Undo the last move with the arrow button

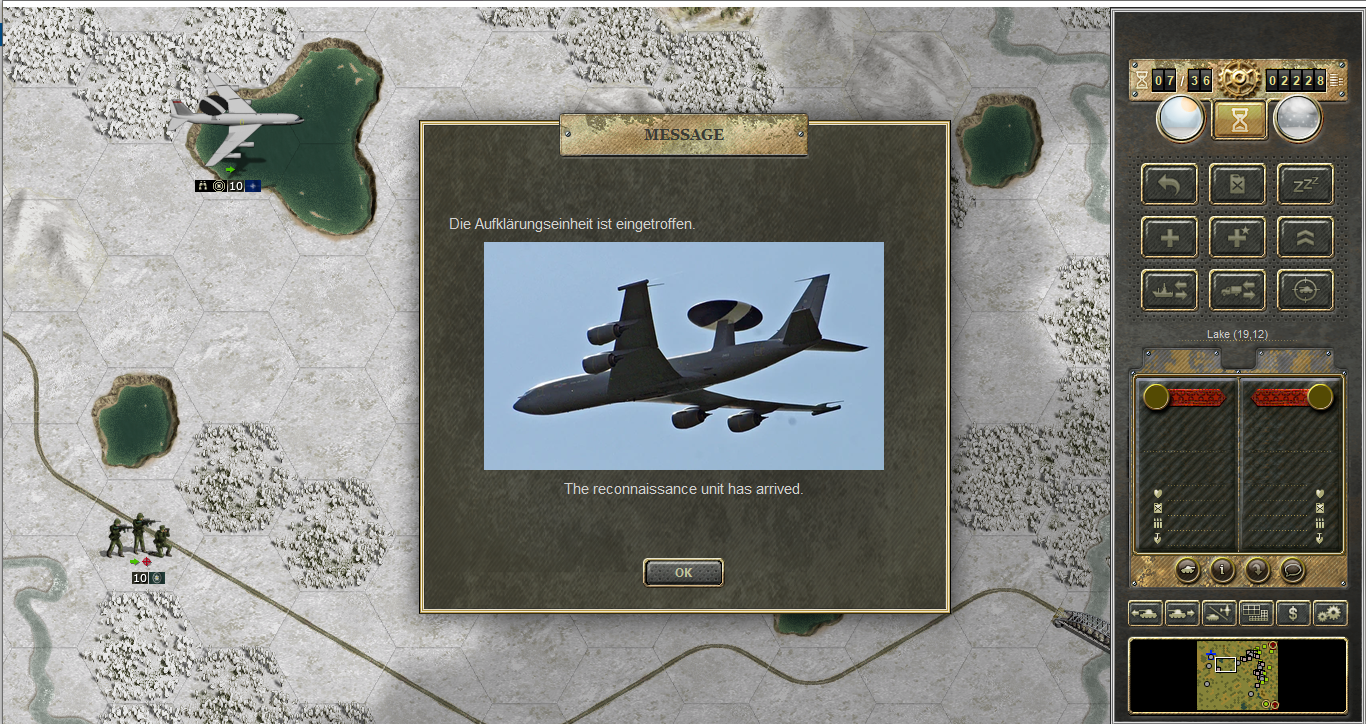(x=1169, y=184)
